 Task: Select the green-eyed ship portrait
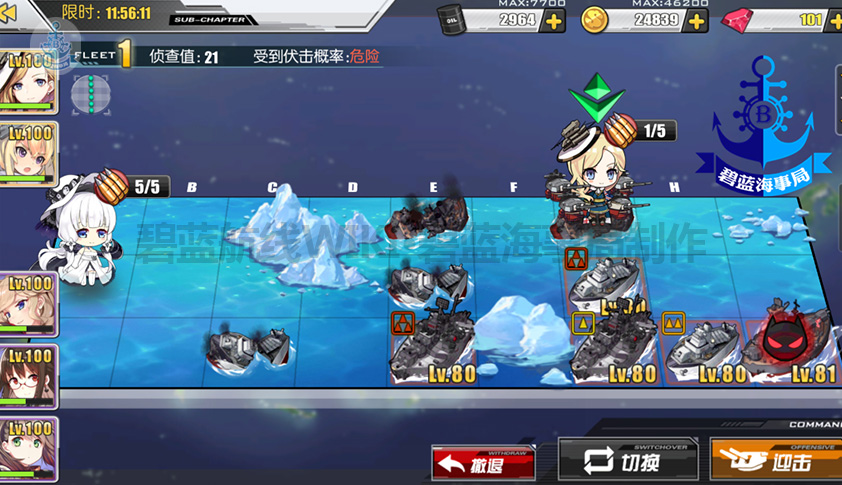tap(28, 450)
